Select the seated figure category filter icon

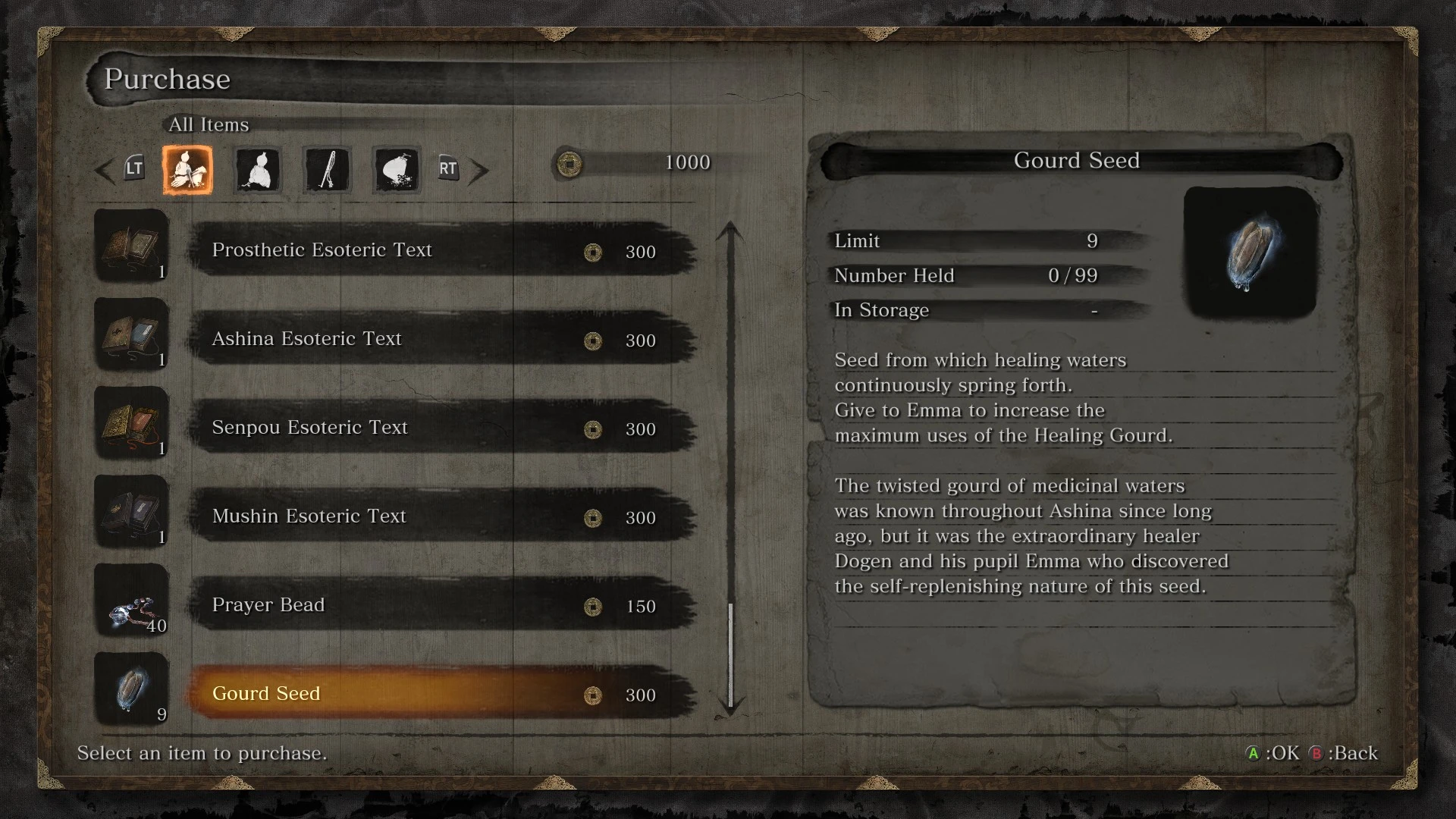(257, 171)
